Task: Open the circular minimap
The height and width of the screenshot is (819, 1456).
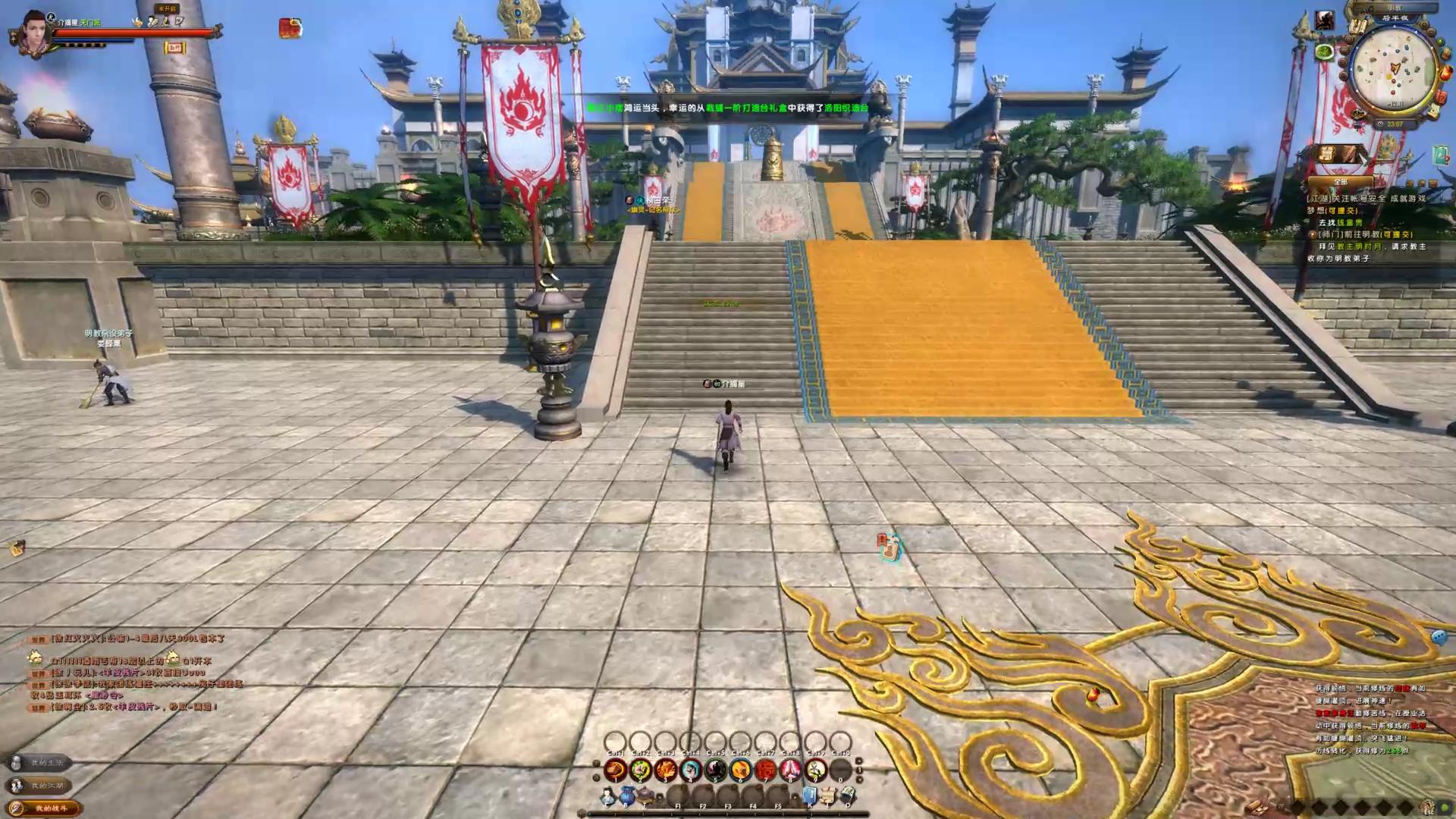Action: (1394, 67)
